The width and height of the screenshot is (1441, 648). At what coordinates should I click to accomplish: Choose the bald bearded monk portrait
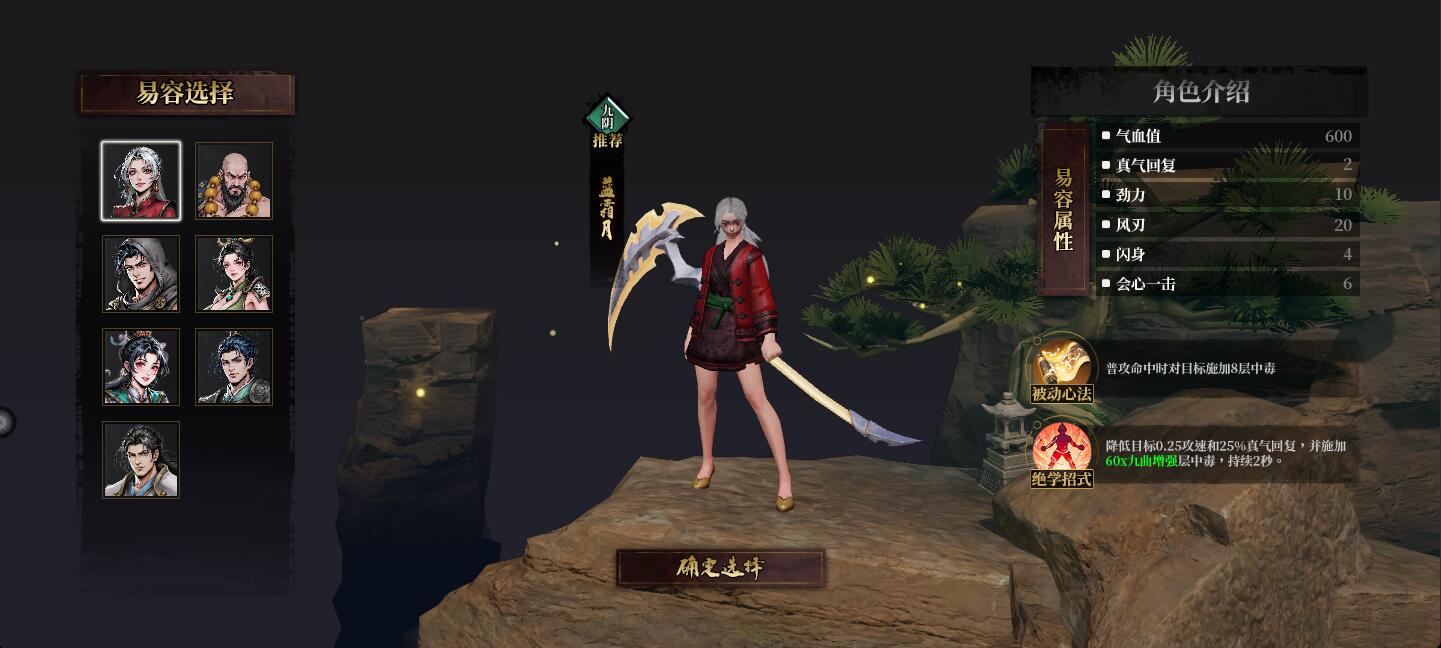click(x=234, y=181)
